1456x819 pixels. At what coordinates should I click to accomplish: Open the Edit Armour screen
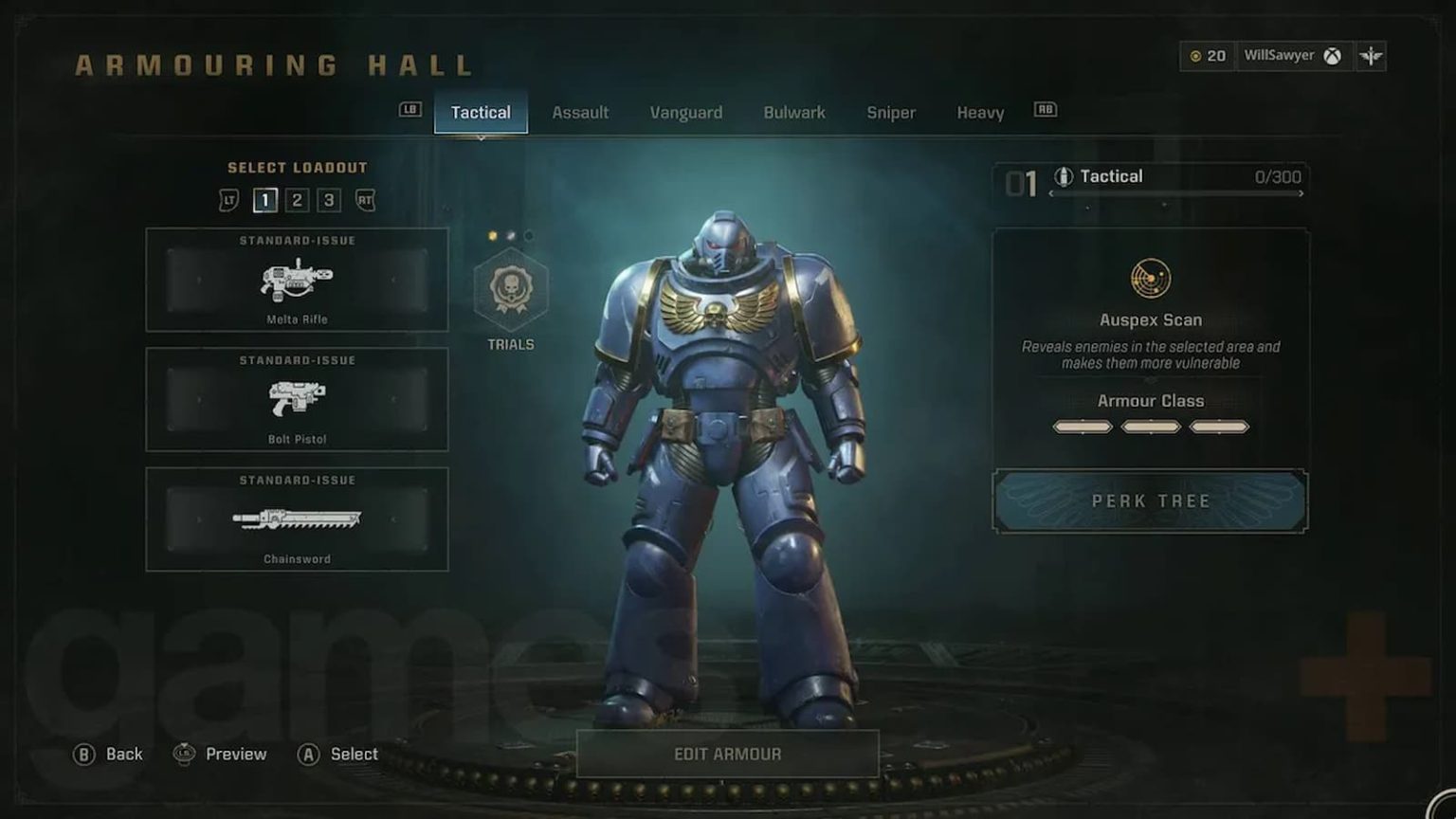coord(726,754)
